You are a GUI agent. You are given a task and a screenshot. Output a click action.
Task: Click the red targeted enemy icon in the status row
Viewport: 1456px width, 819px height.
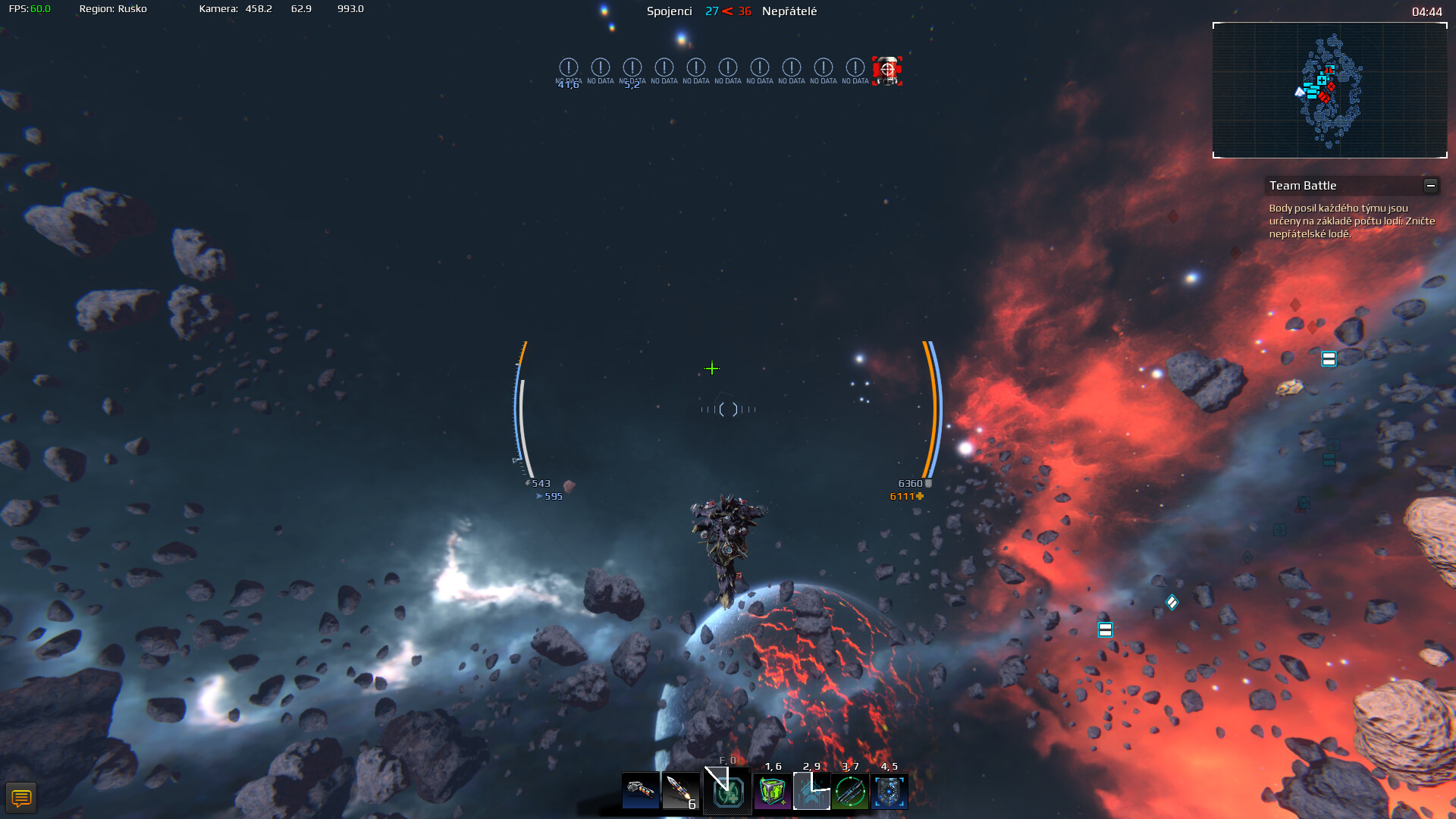[x=886, y=70]
